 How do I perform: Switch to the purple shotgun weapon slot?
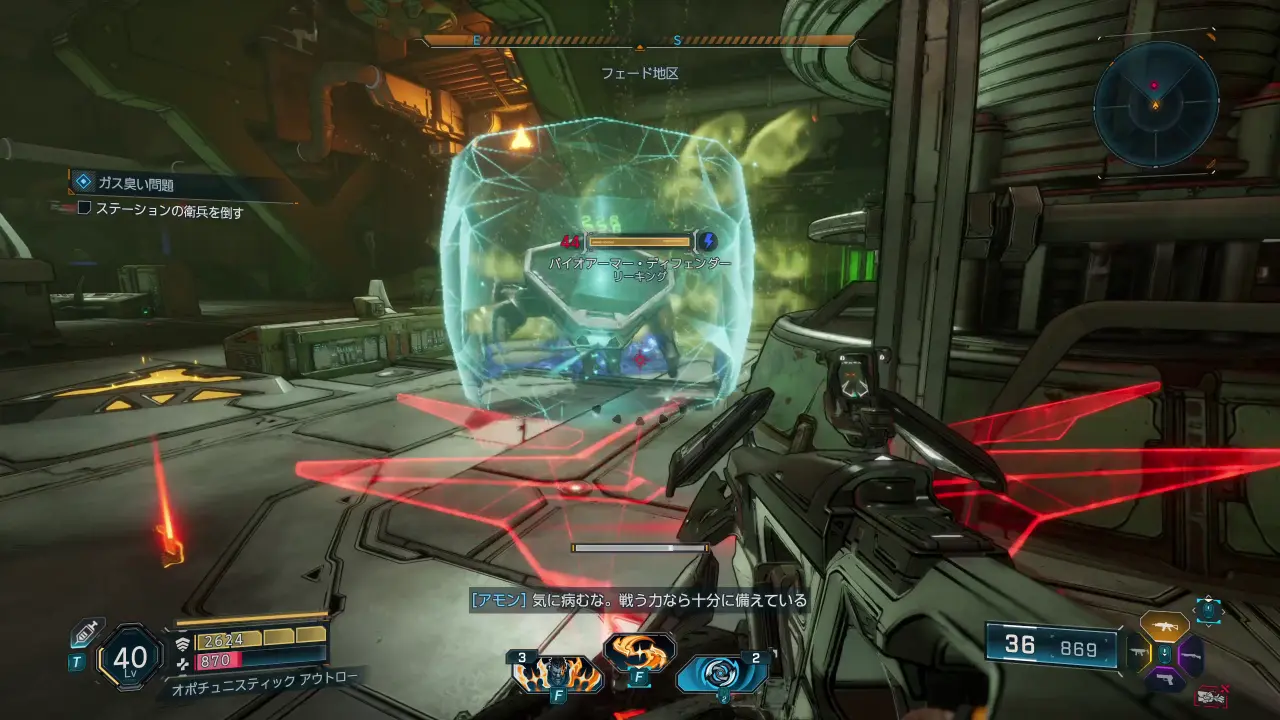(1190, 655)
